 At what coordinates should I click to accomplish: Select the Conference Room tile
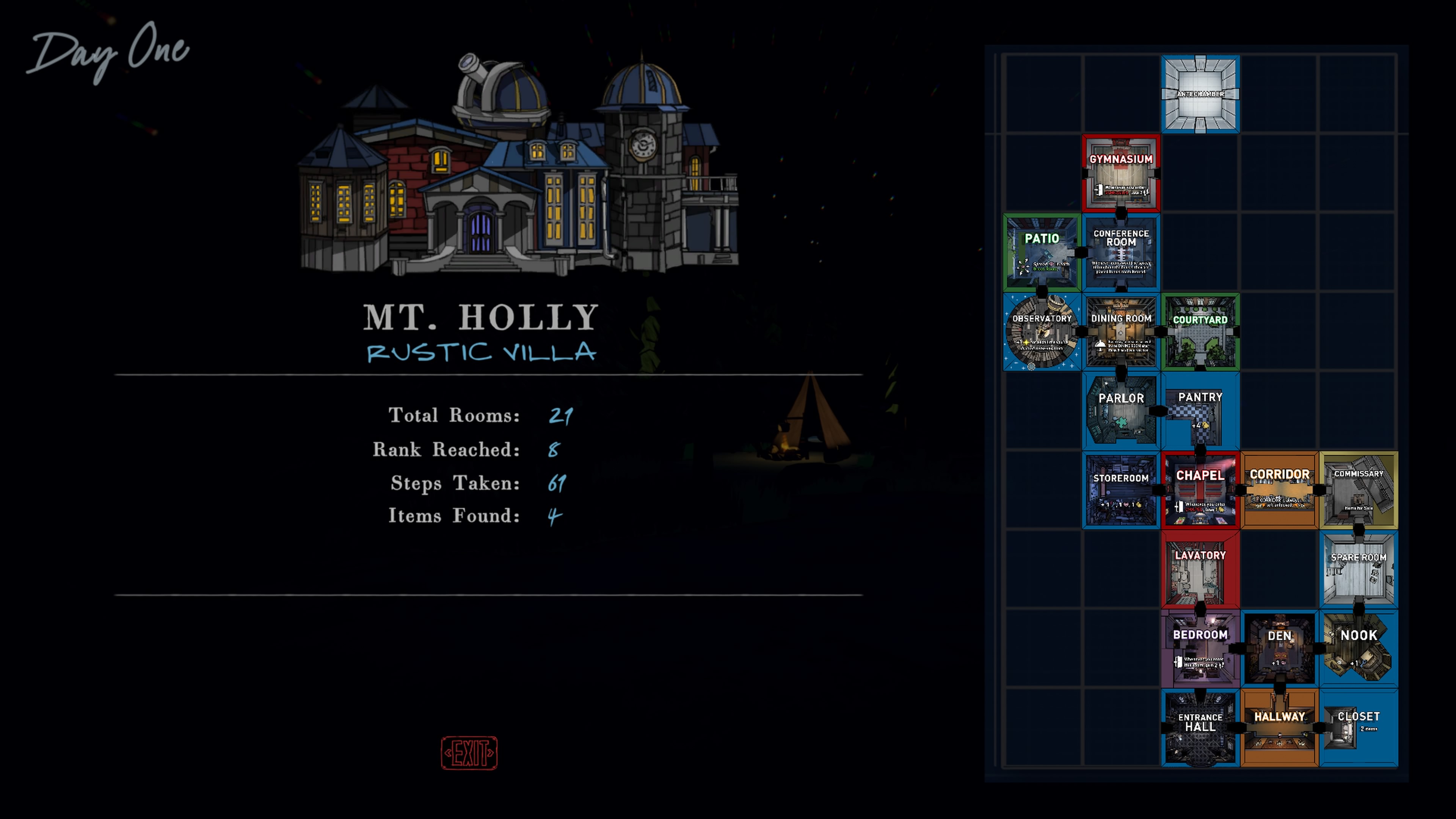[x=1121, y=252]
